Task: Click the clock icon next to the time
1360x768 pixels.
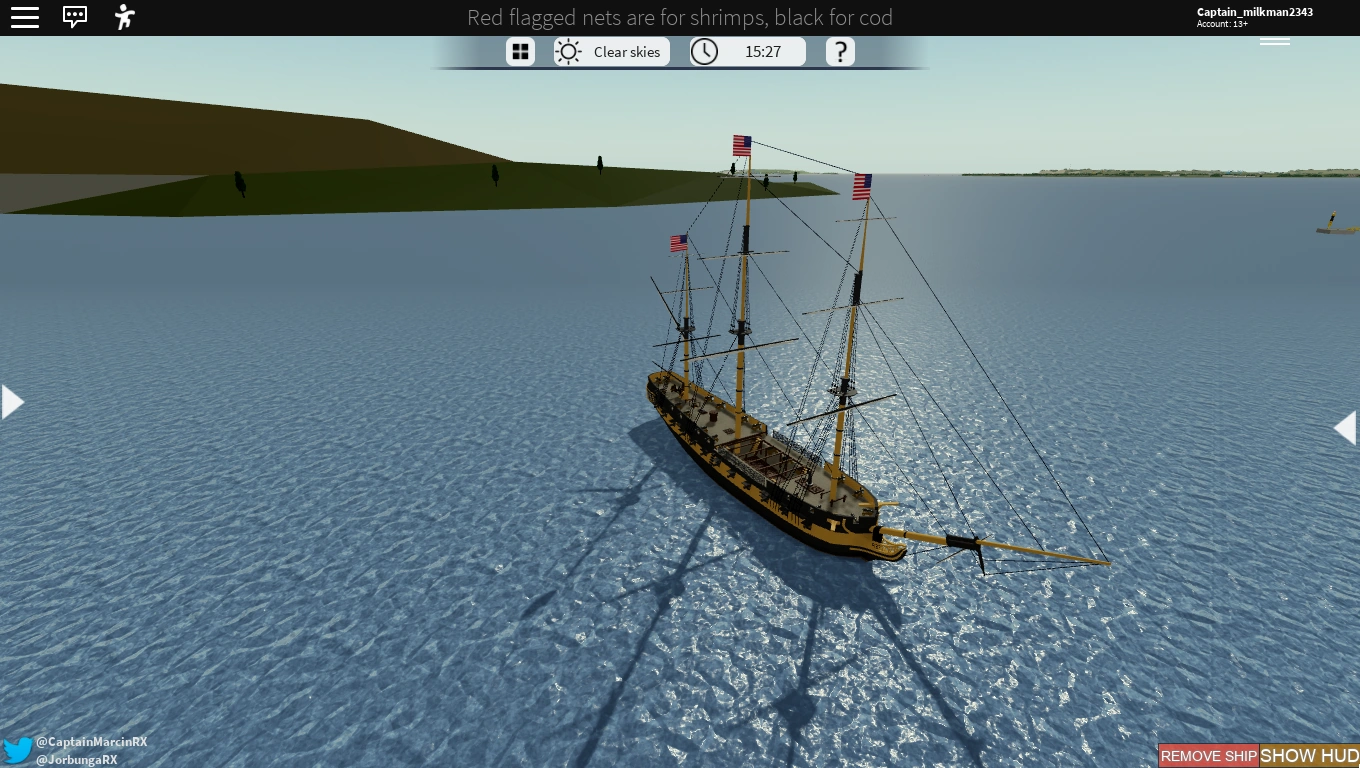Action: (704, 51)
